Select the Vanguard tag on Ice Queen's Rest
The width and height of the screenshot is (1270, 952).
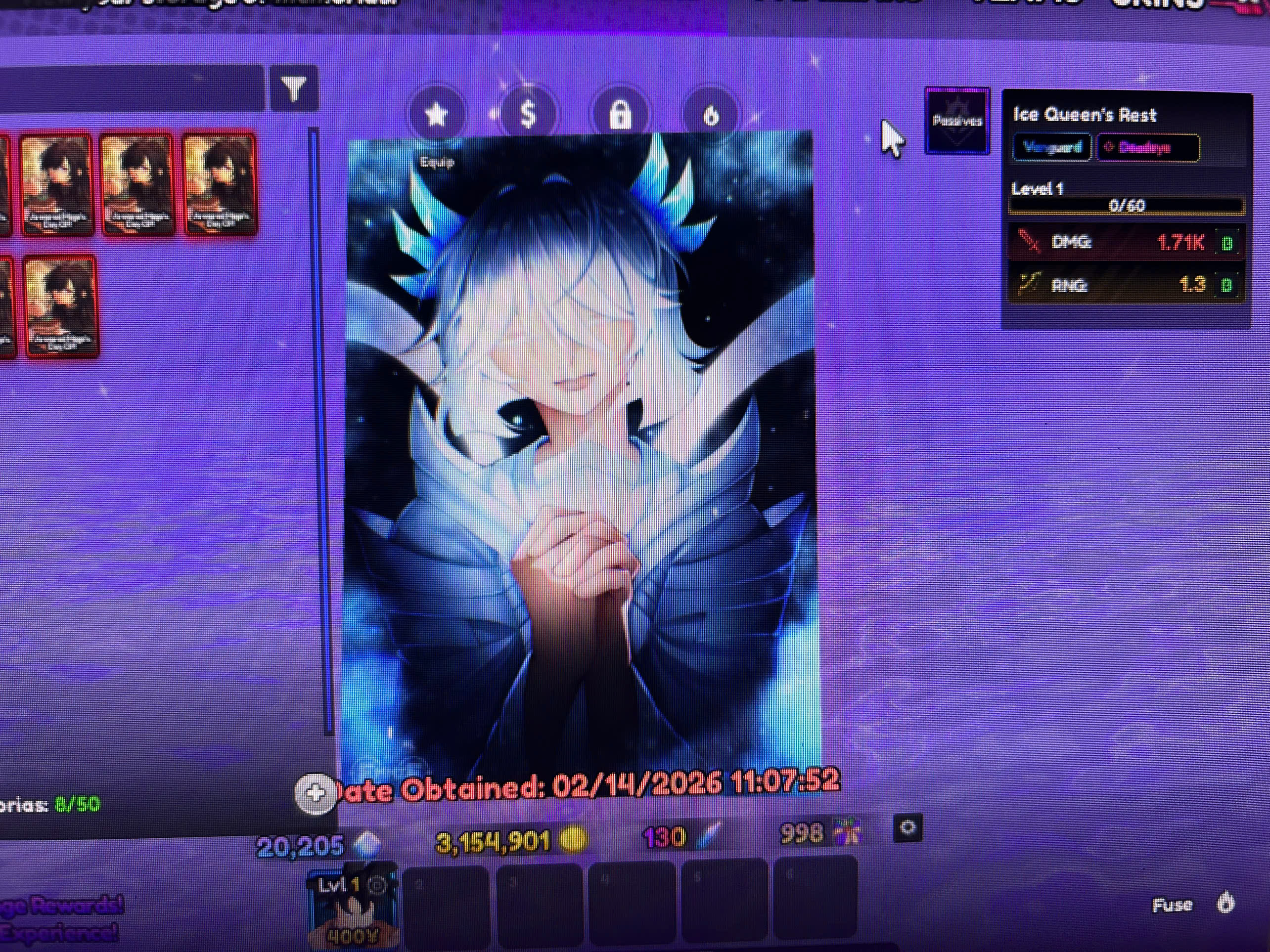point(1052,148)
